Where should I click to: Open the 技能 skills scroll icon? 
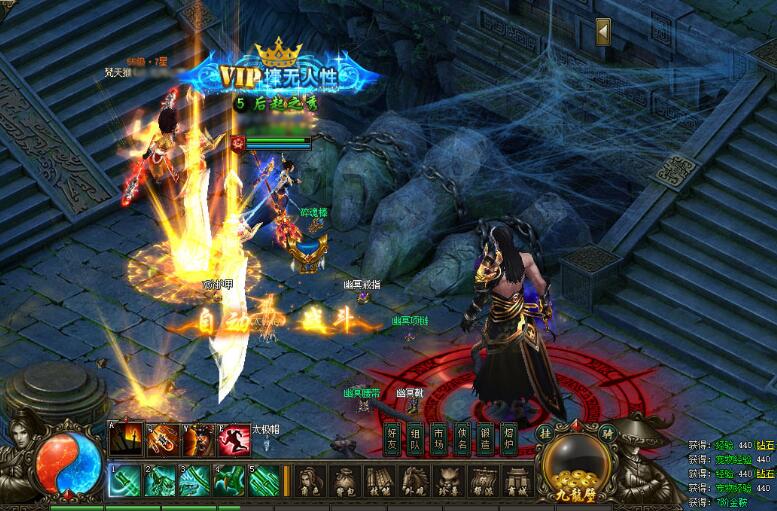pyautogui.click(x=378, y=480)
